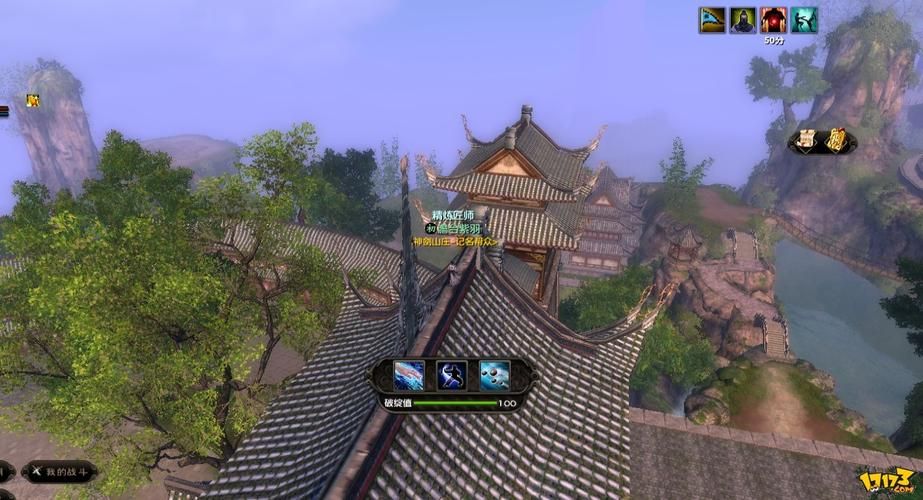Inspect the red glowing-body buff icon

[x=773, y=20]
